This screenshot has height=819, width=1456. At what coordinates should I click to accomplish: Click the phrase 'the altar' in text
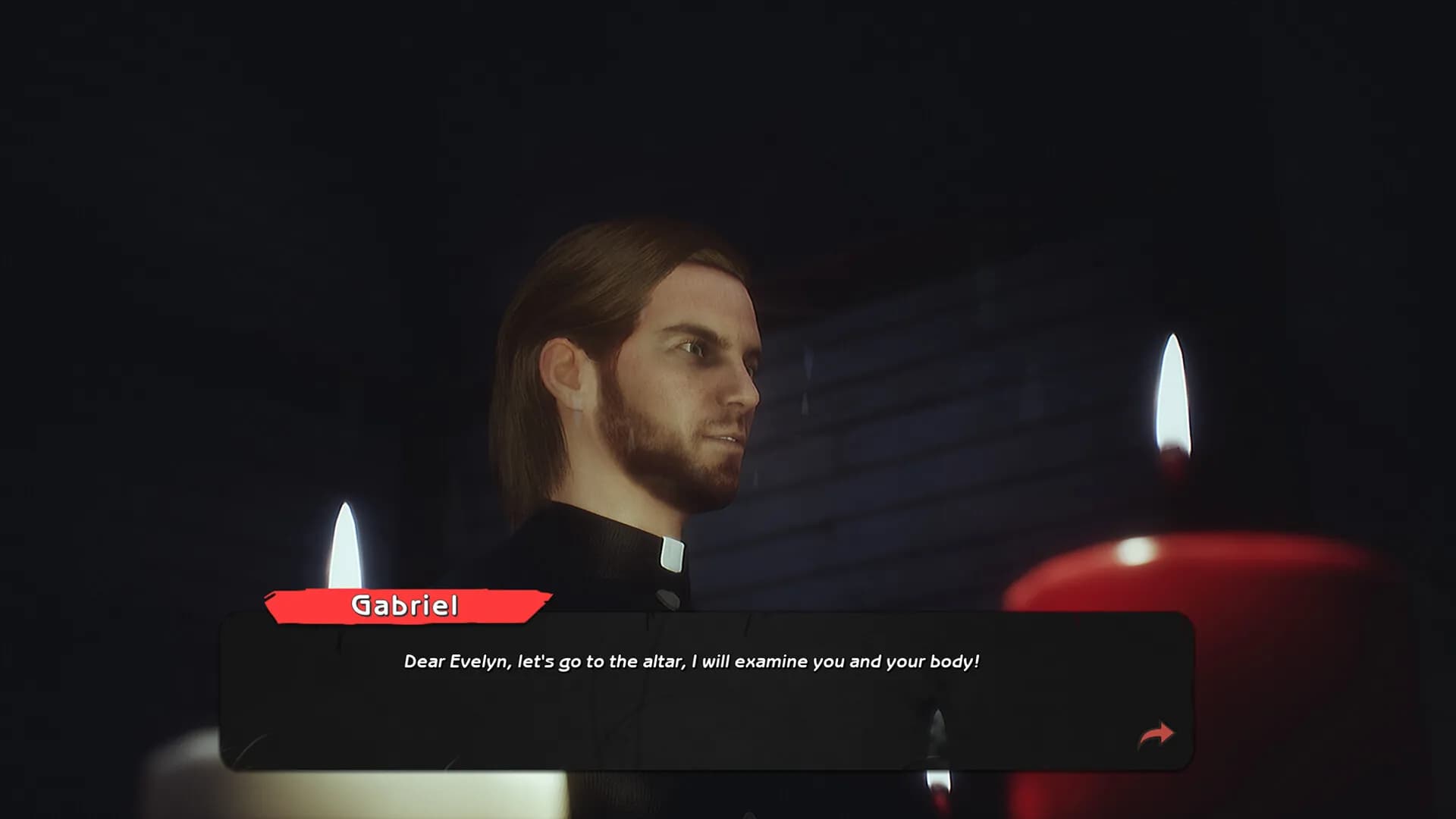[645, 661]
